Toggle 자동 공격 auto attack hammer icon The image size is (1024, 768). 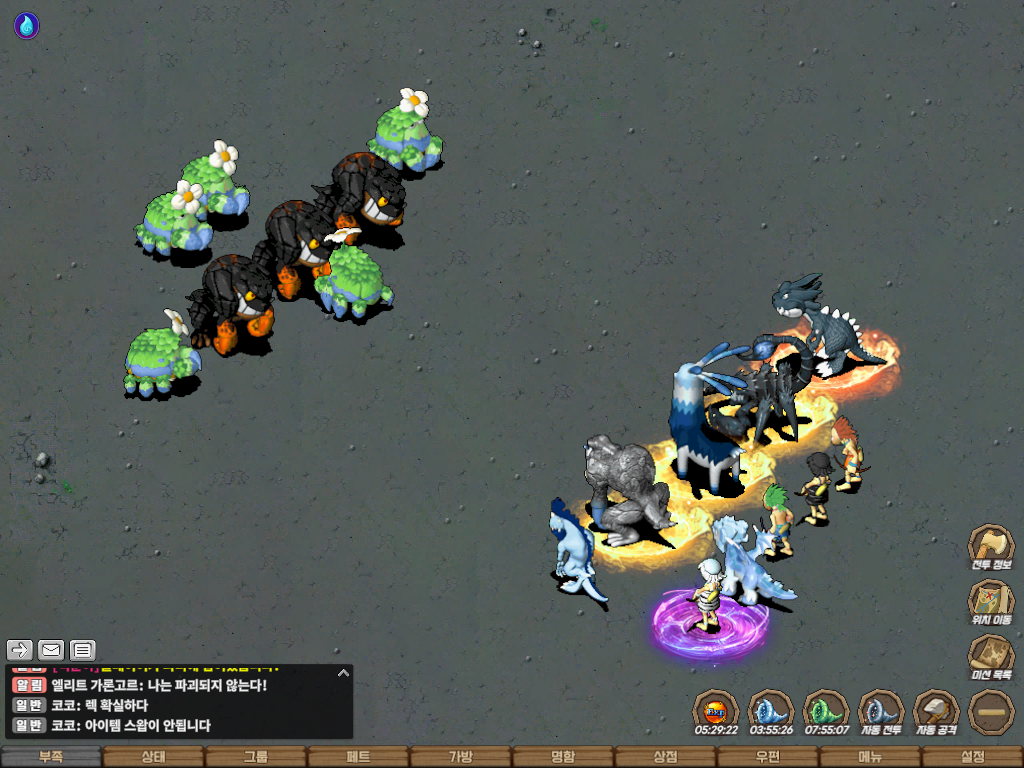tap(936, 710)
